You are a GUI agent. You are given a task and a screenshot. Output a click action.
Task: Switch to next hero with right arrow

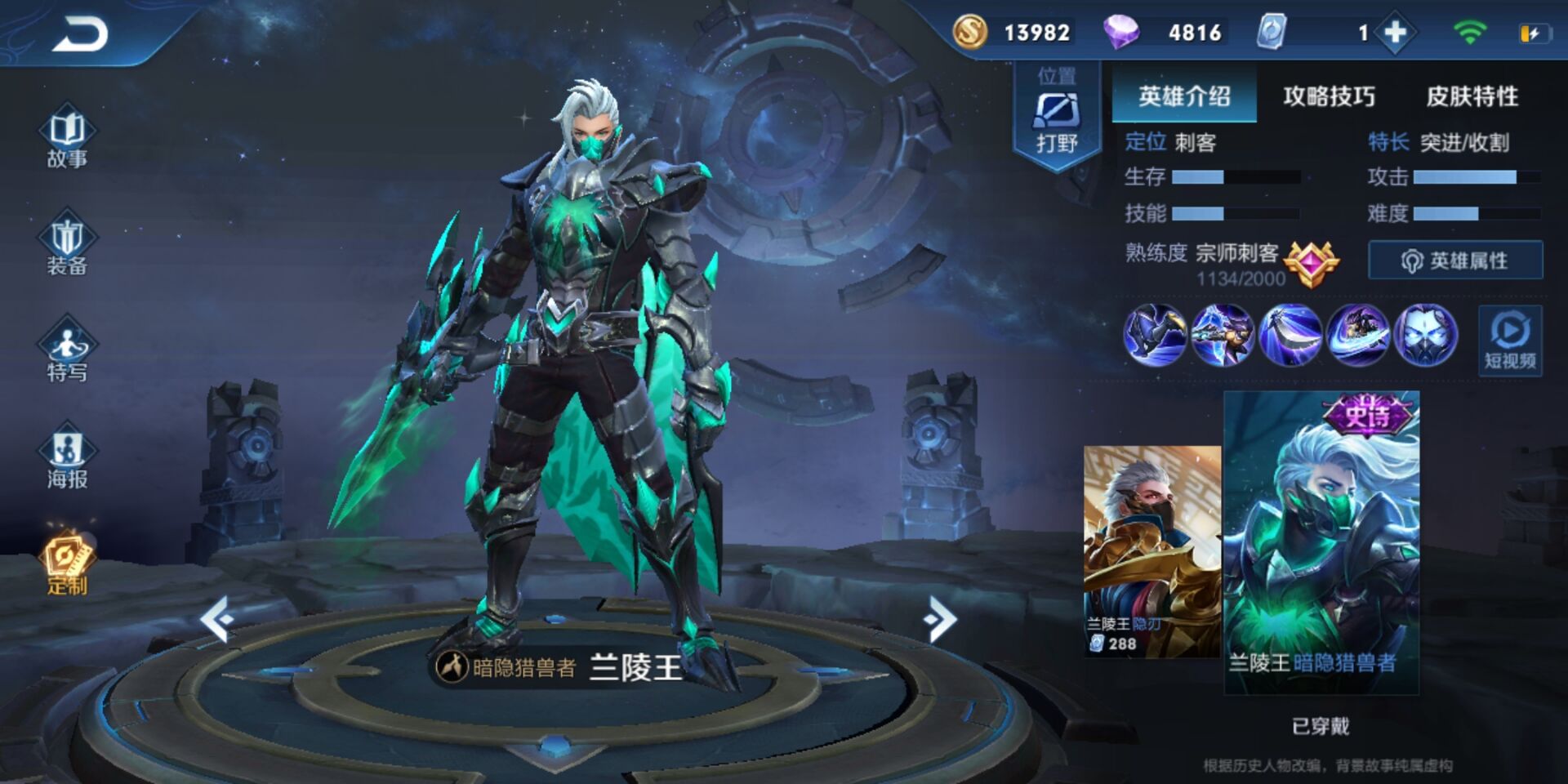940,619
